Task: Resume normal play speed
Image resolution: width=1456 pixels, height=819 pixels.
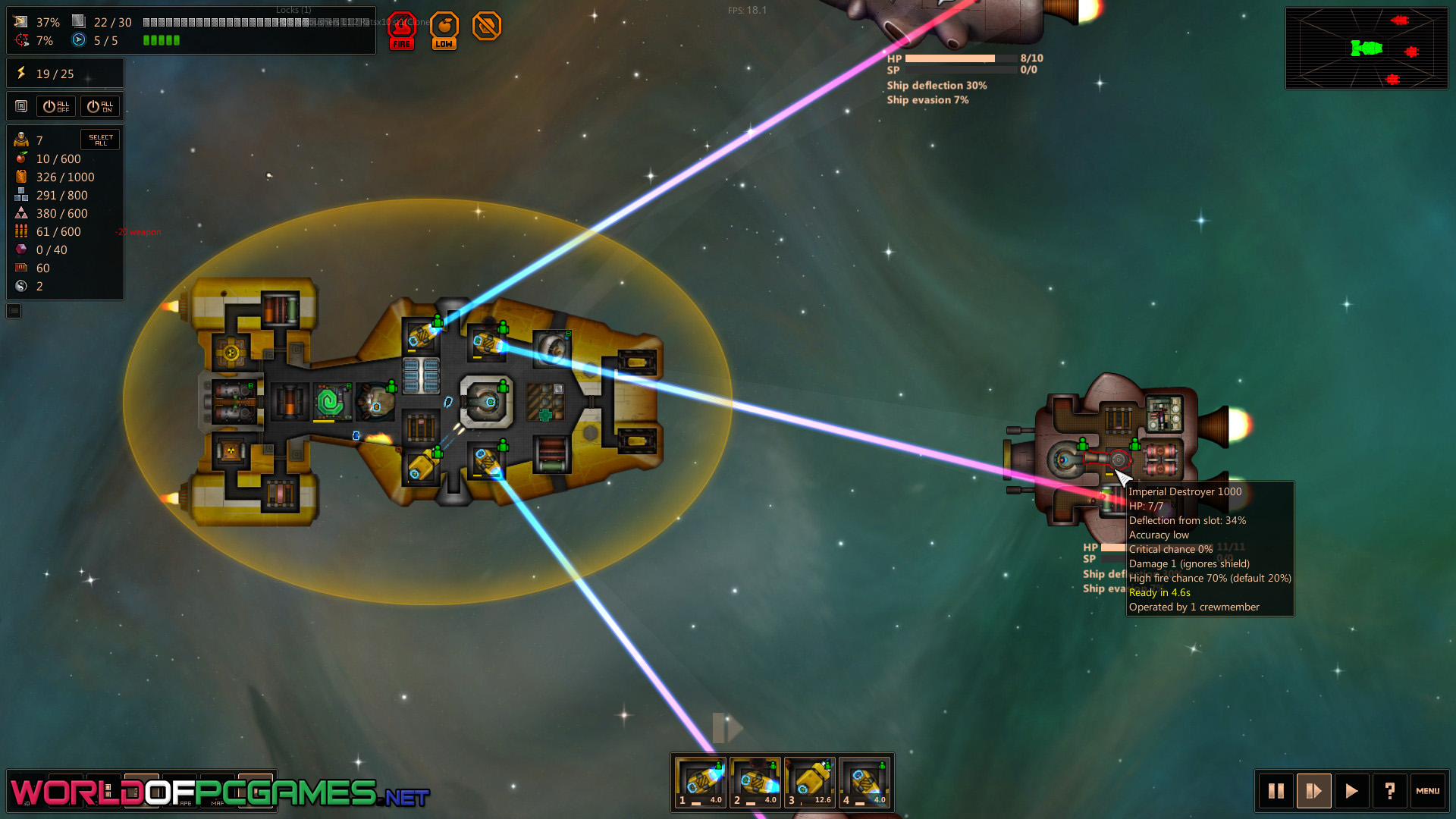Action: point(1351,792)
